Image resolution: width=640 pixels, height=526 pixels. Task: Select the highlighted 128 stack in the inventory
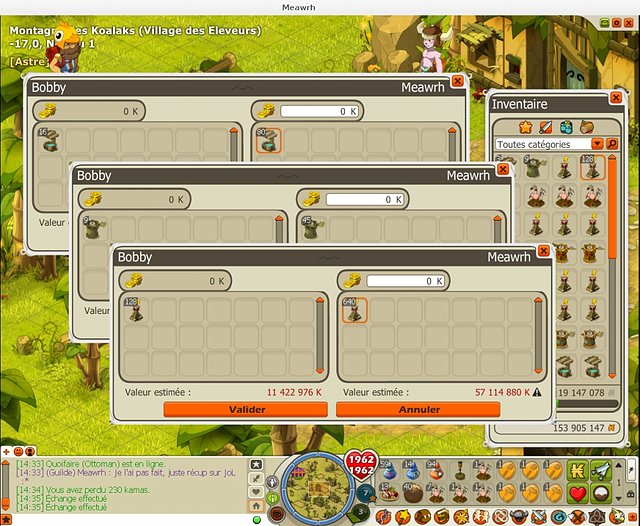click(591, 168)
